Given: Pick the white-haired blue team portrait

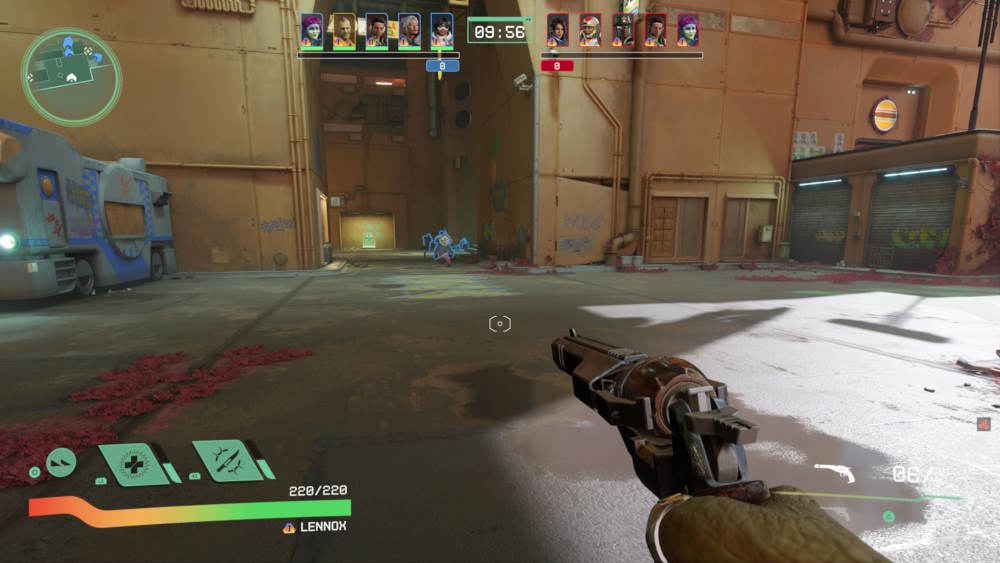Looking at the screenshot, I should click(409, 30).
